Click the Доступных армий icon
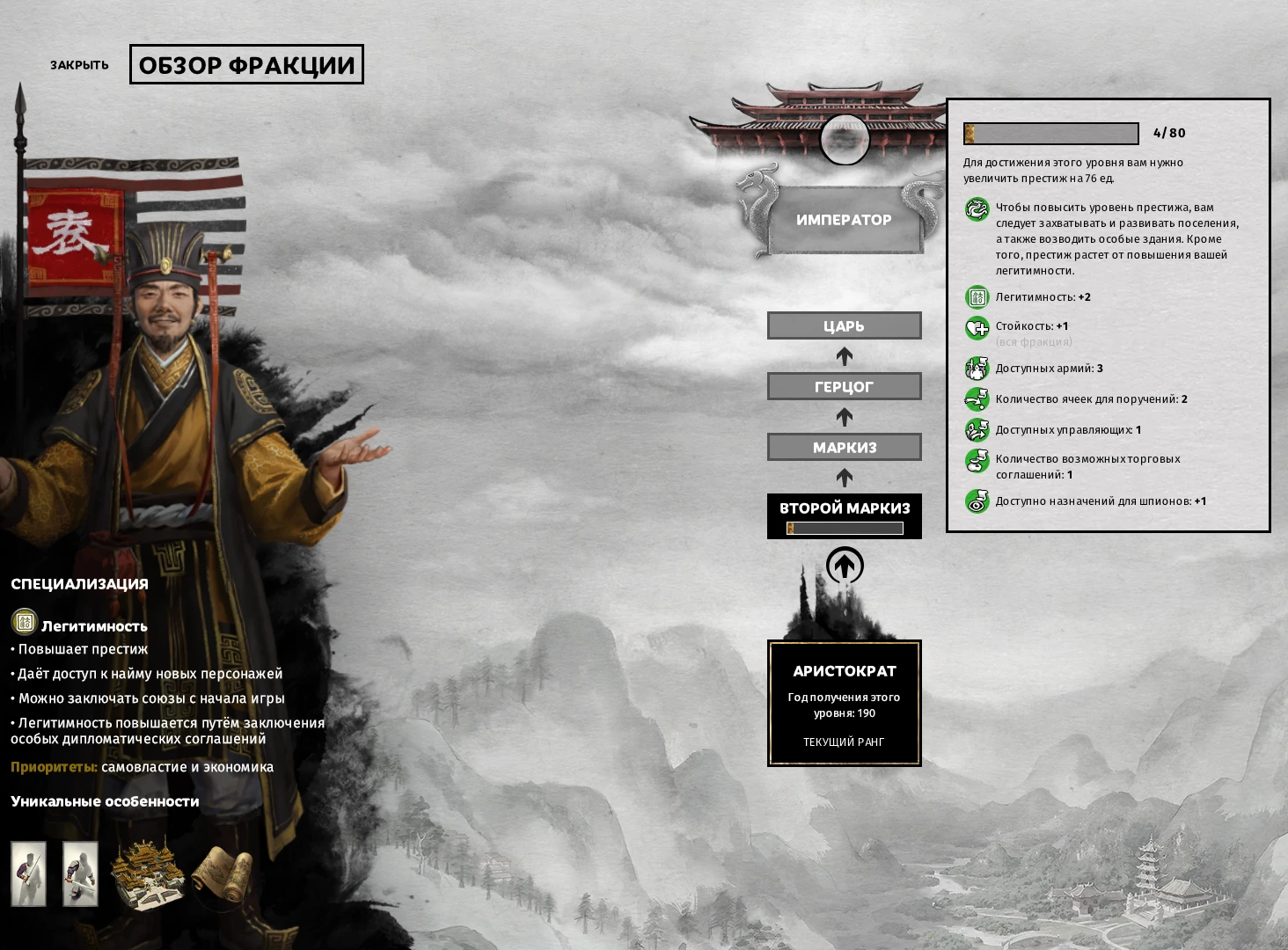The width and height of the screenshot is (1288, 950). click(x=977, y=369)
